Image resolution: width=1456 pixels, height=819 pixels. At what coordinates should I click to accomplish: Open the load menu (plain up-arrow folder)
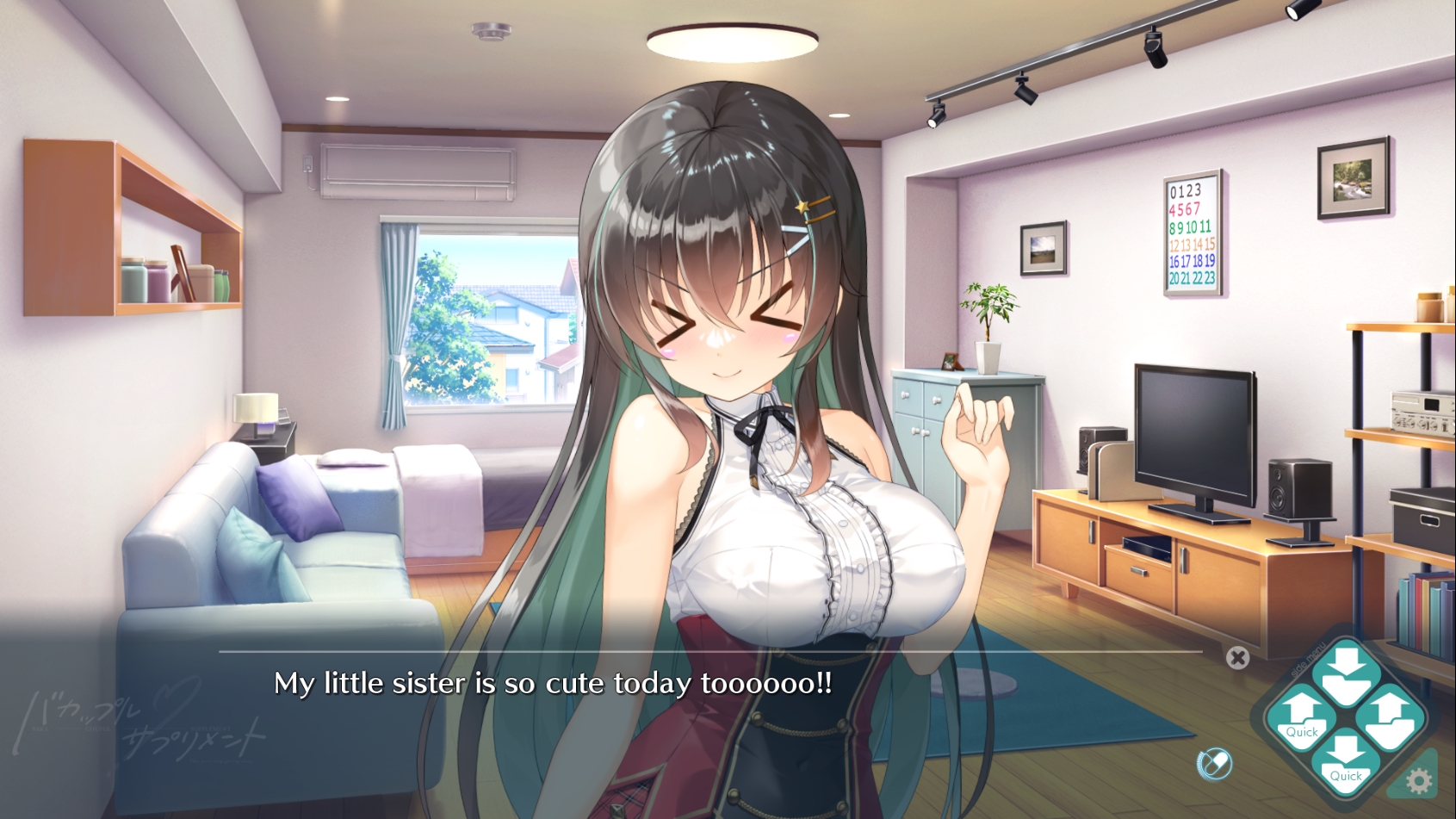coord(1390,718)
